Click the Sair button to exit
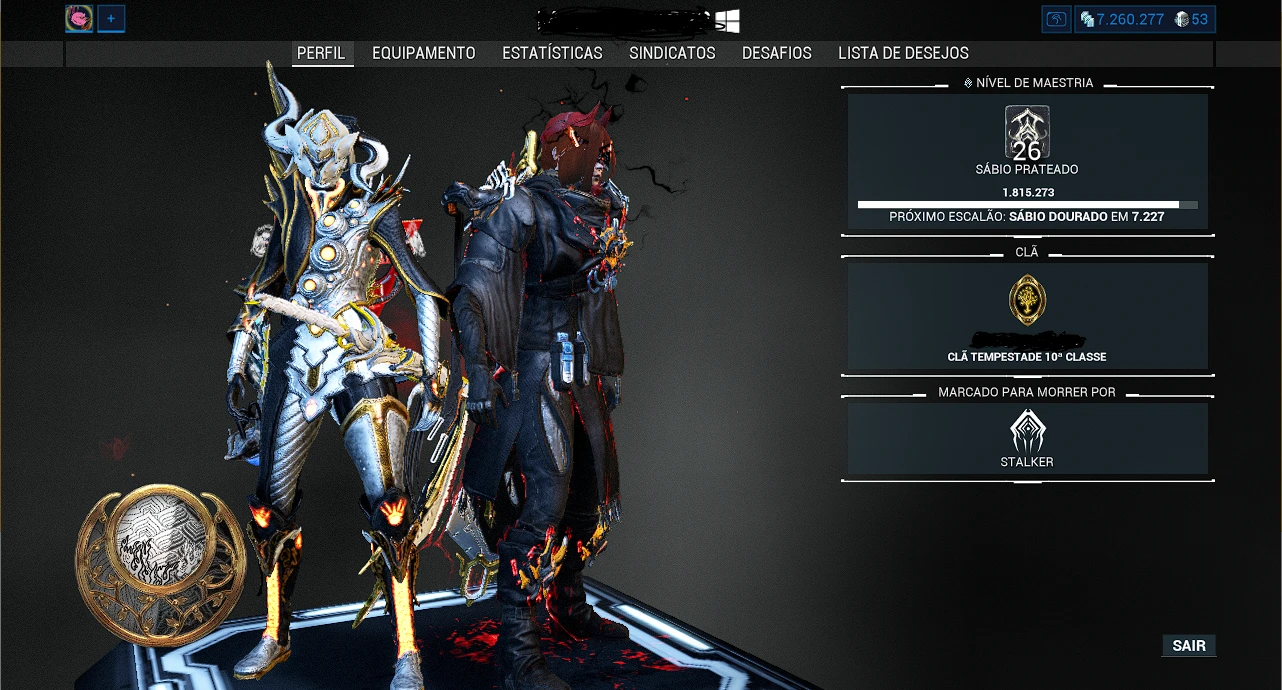This screenshot has width=1282, height=690. click(x=1189, y=646)
